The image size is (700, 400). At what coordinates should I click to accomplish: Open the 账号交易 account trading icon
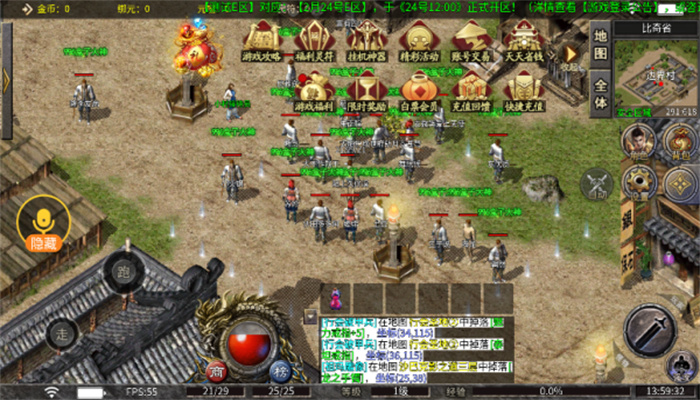coord(470,39)
